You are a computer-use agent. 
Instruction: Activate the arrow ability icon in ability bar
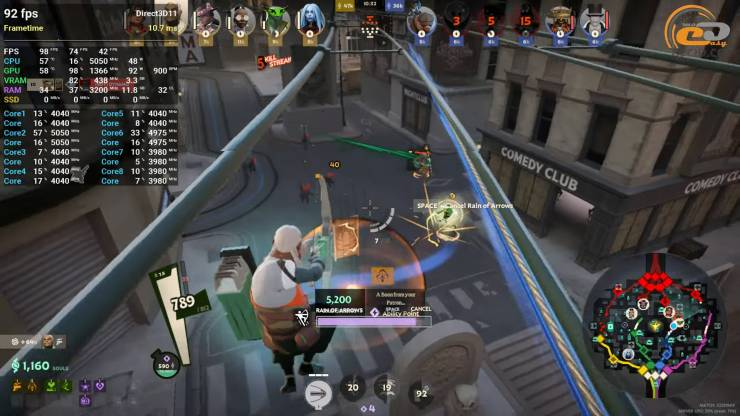pos(318,392)
